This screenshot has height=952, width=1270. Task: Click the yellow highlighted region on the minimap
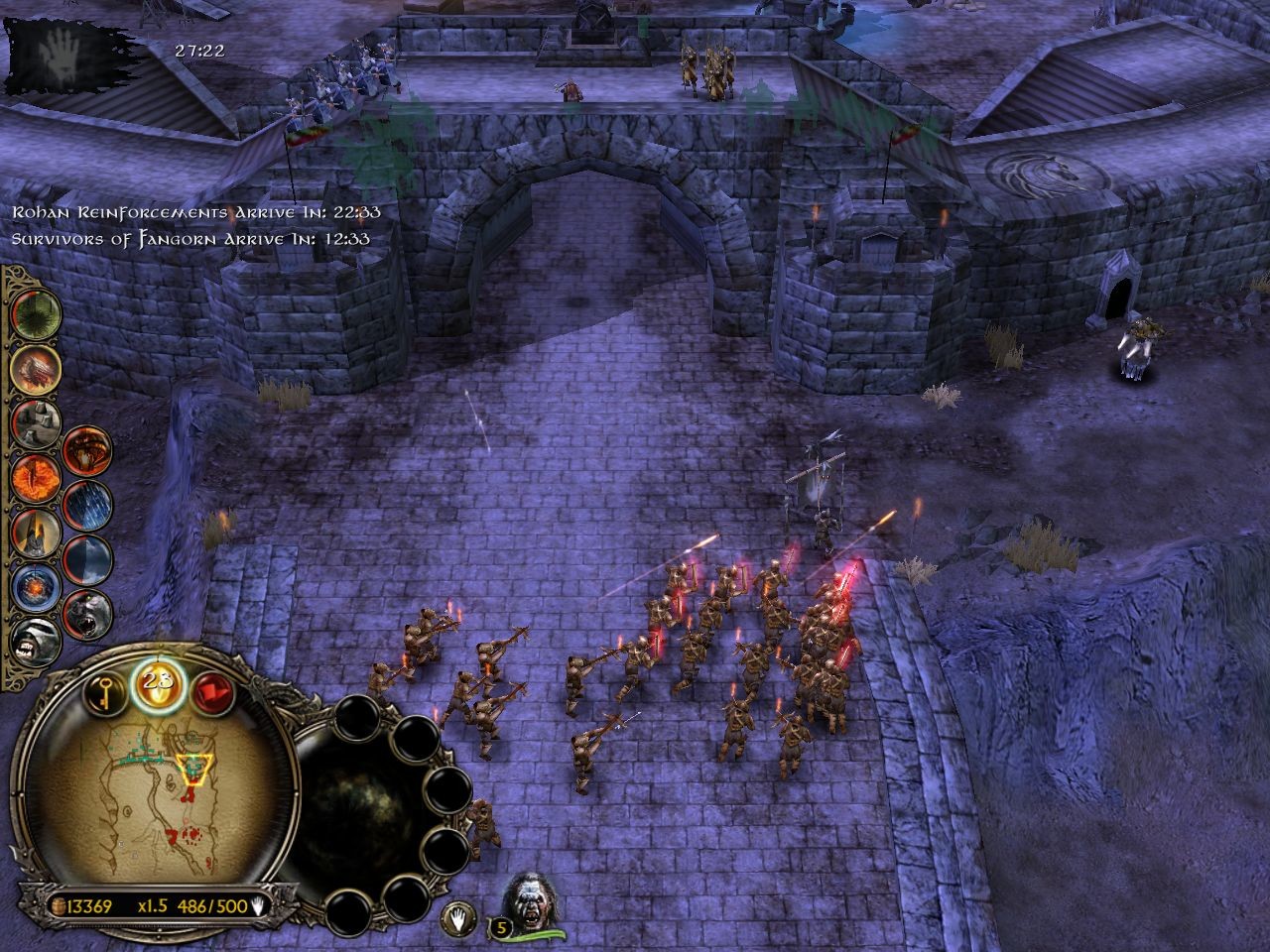(x=194, y=770)
